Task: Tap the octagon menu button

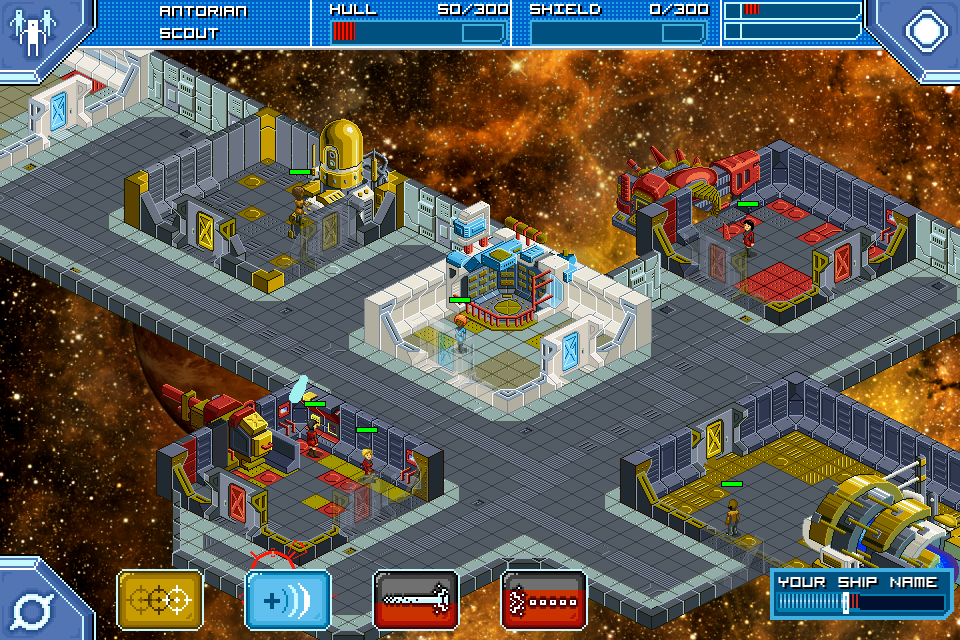Action: click(x=926, y=30)
